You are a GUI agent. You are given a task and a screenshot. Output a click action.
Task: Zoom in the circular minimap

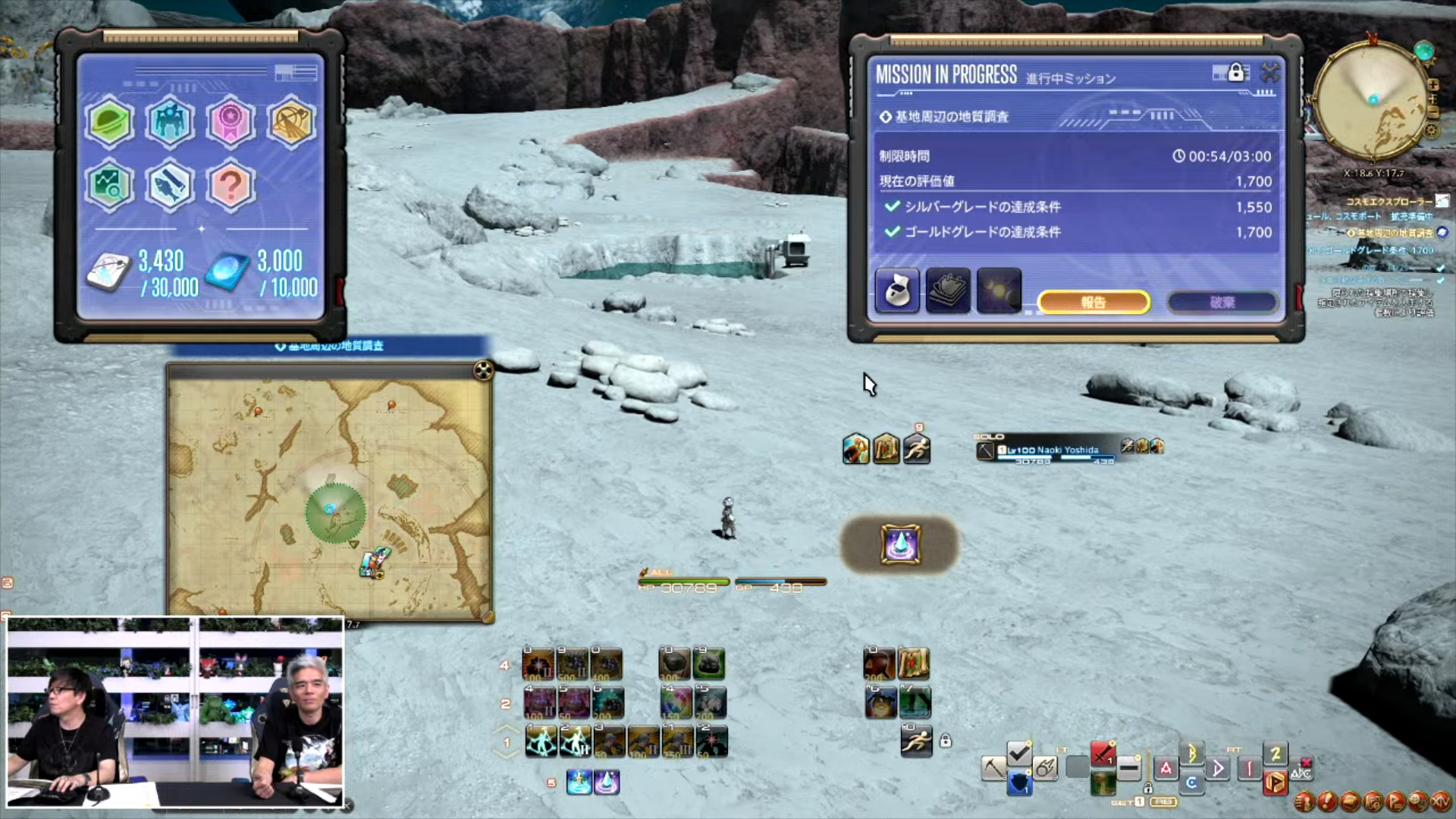pos(1432,85)
